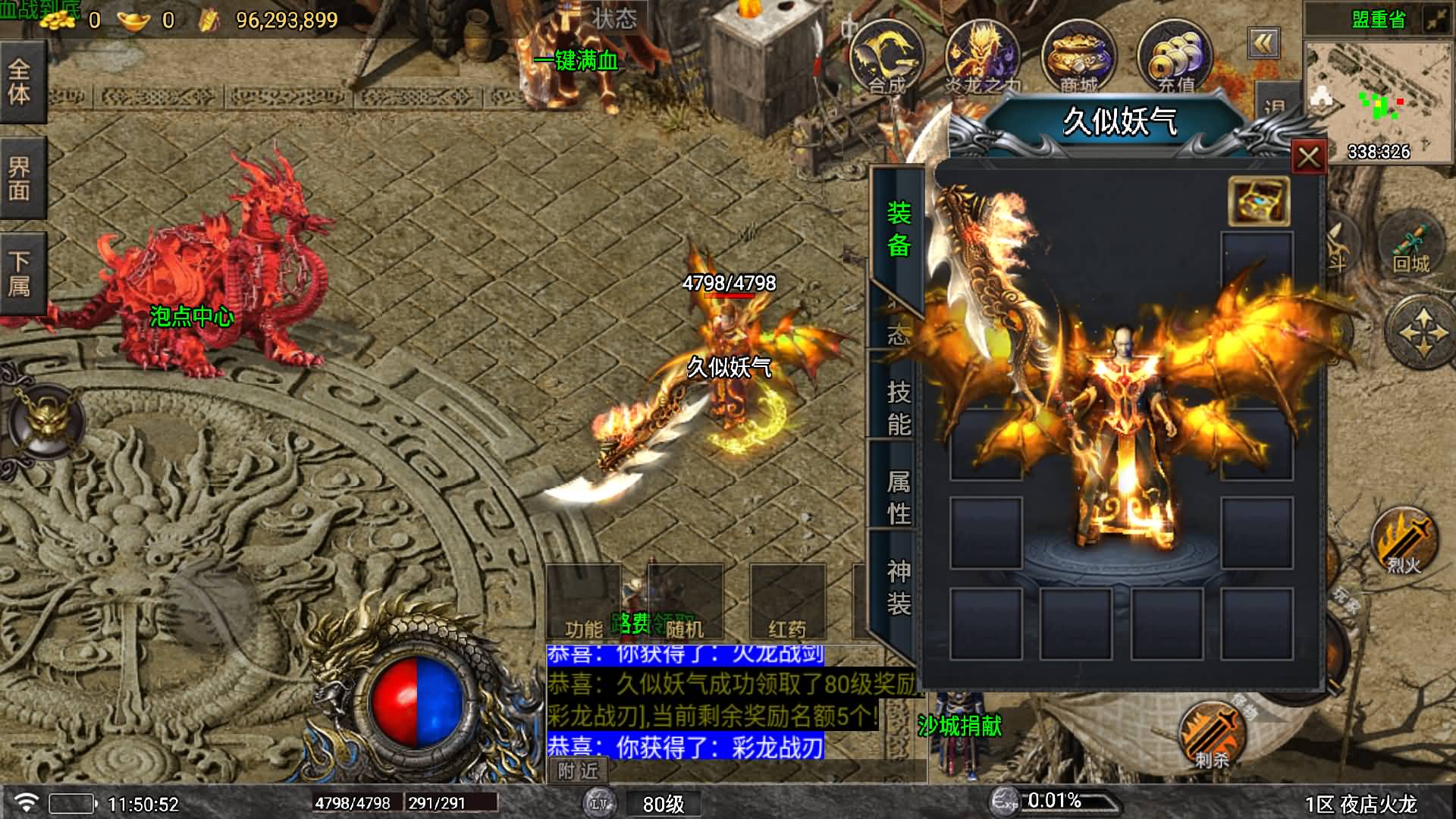Screen dimensions: 1456x819
Task: Open the 充值 recharge menu
Action: click(x=1175, y=58)
